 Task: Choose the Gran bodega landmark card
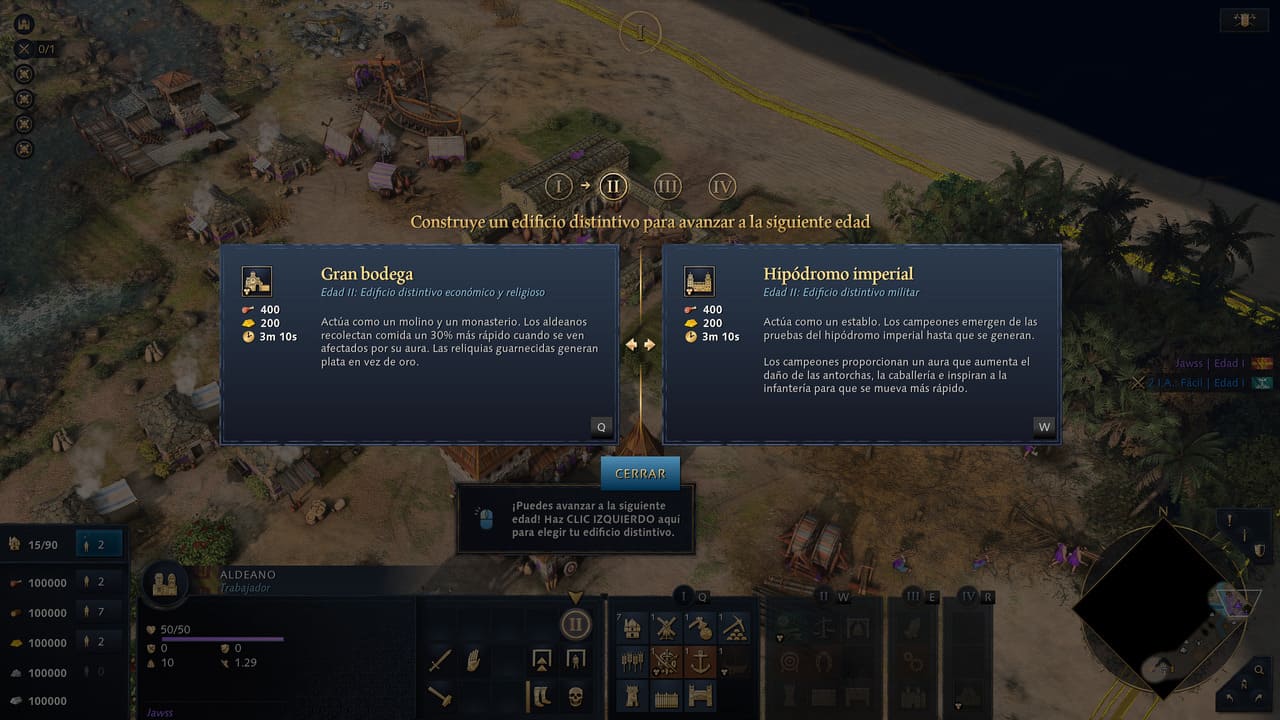point(419,343)
